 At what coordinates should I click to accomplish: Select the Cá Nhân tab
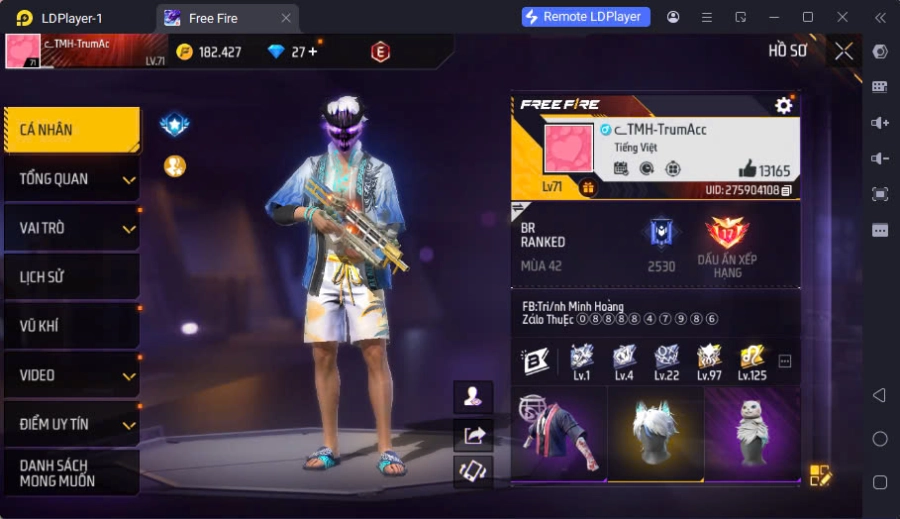coord(71,130)
